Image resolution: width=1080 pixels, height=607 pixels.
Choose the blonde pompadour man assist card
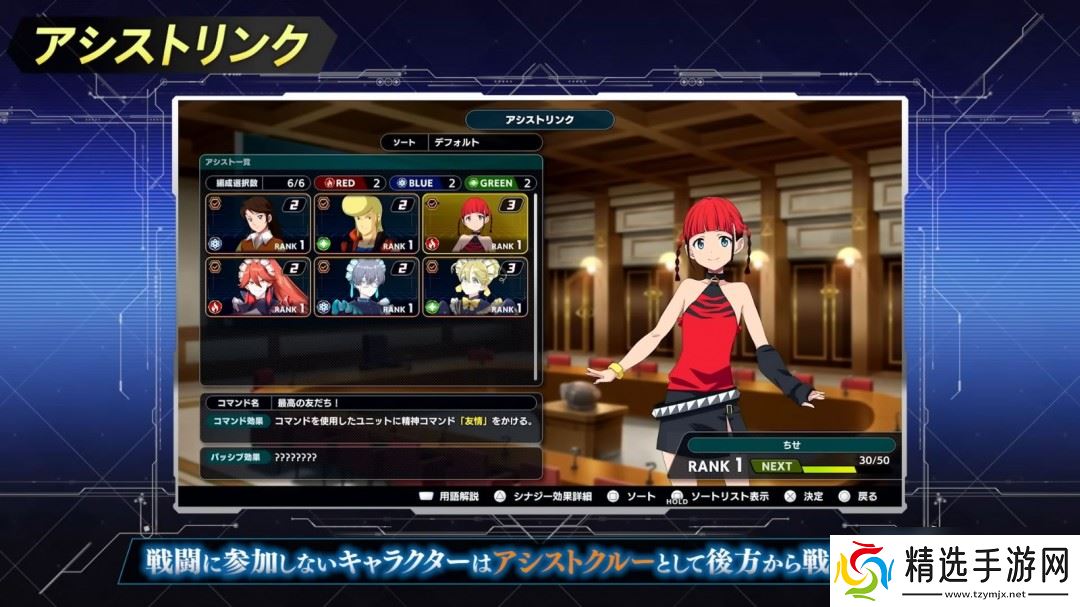coord(366,222)
